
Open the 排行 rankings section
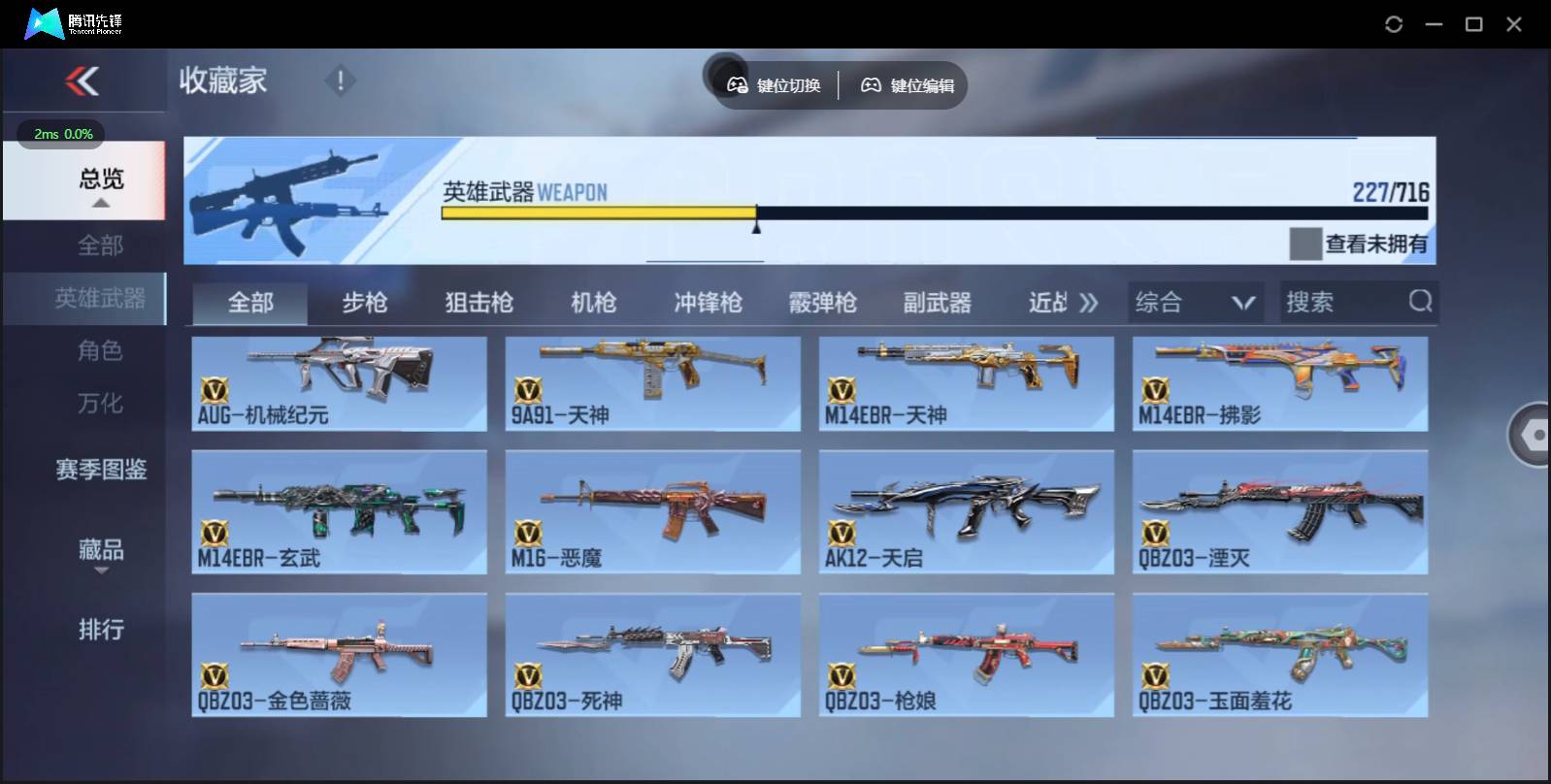100,631
